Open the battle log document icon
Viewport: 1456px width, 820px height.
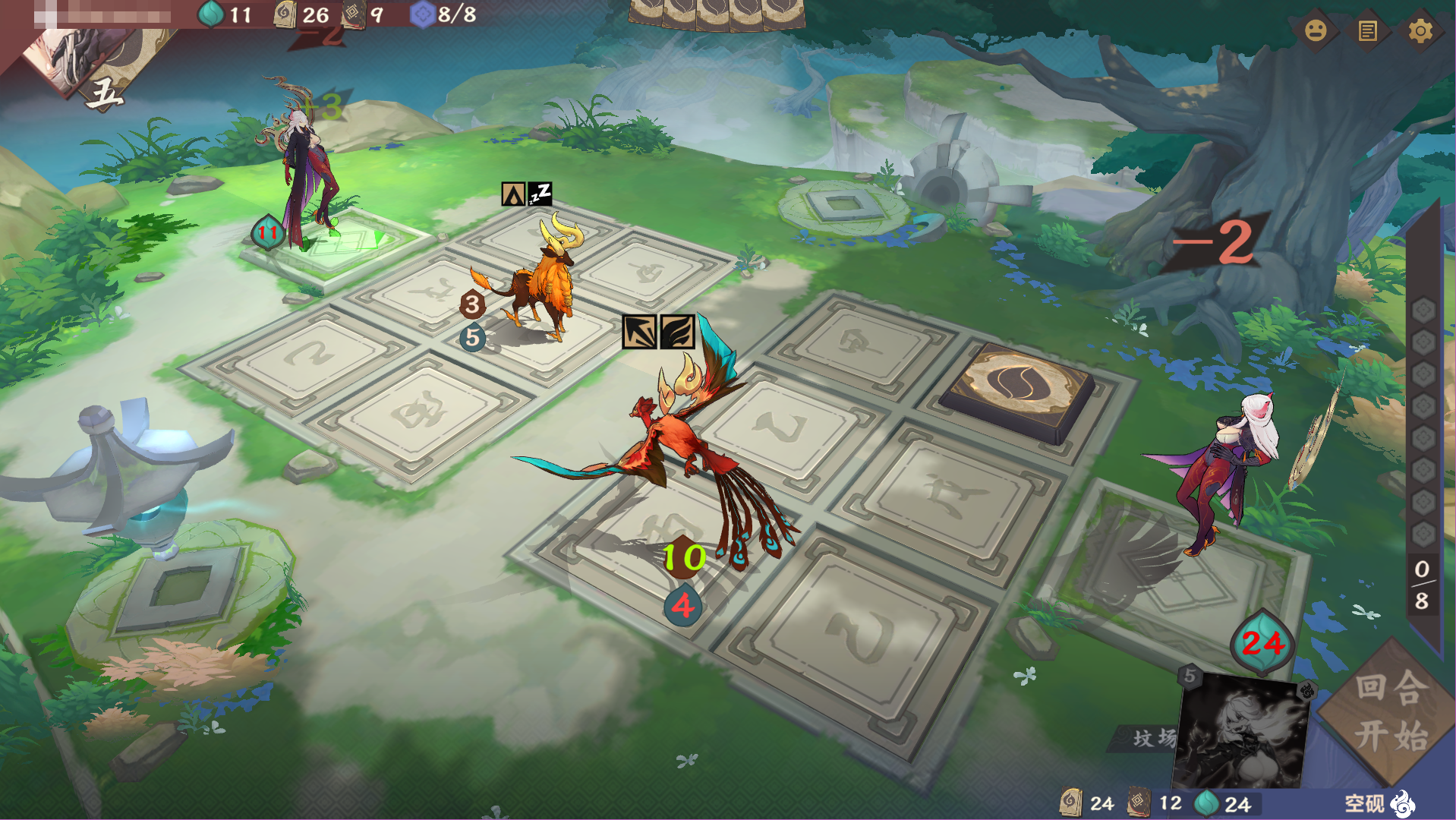tap(1367, 31)
